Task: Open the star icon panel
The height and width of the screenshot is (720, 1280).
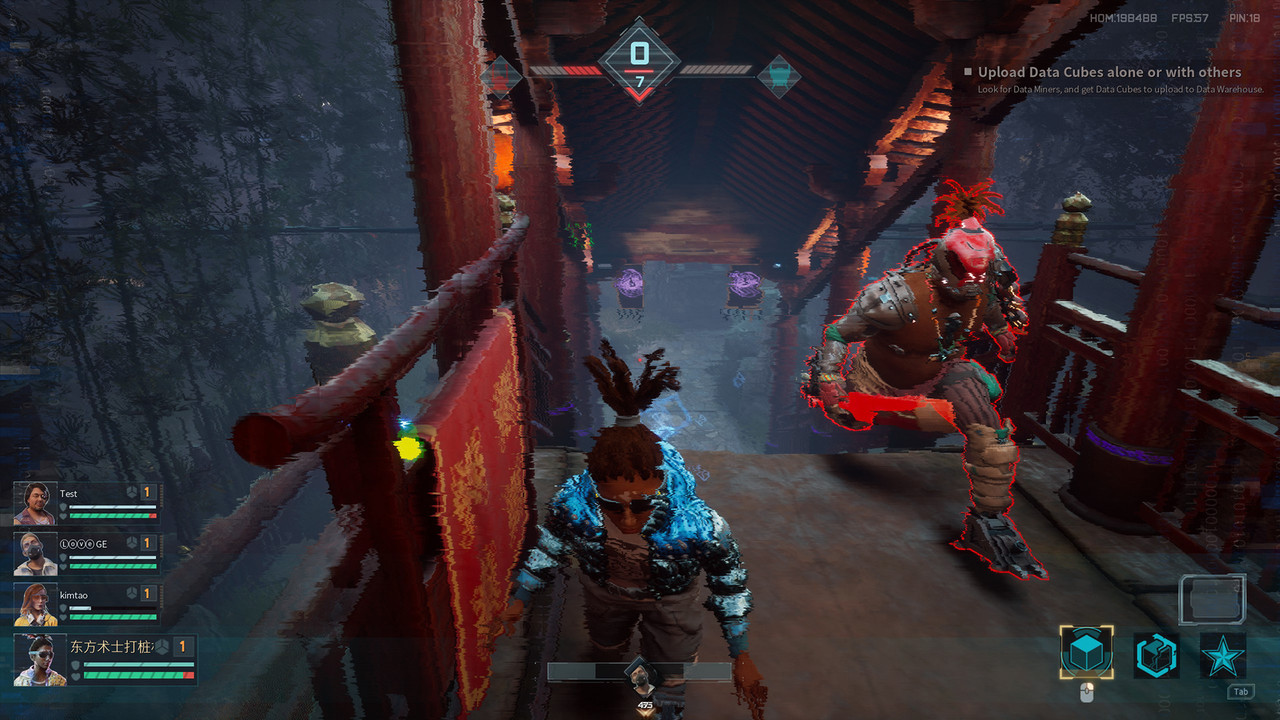Action: tap(1222, 656)
